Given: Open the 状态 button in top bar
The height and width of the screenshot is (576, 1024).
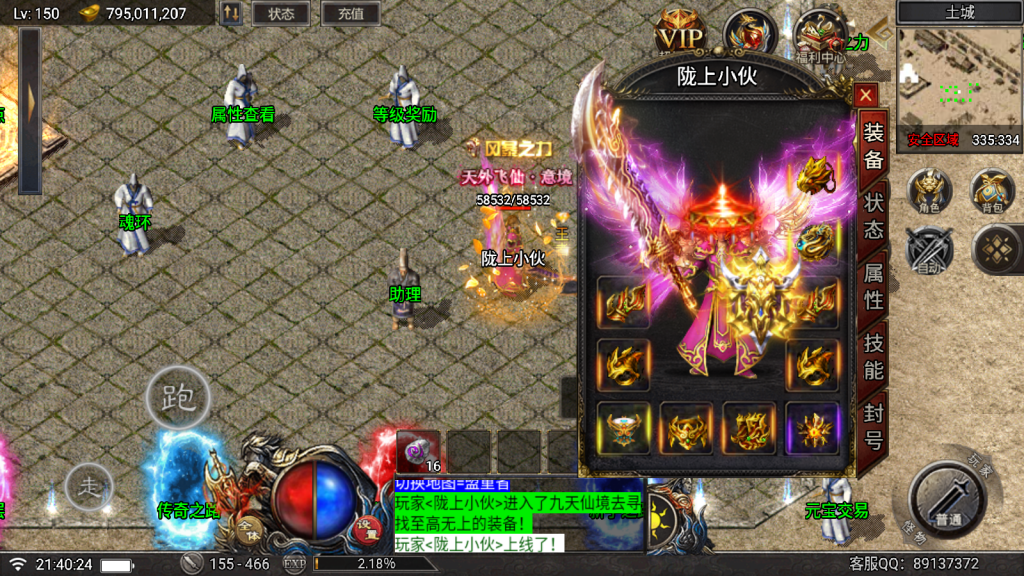Looking at the screenshot, I should [281, 14].
